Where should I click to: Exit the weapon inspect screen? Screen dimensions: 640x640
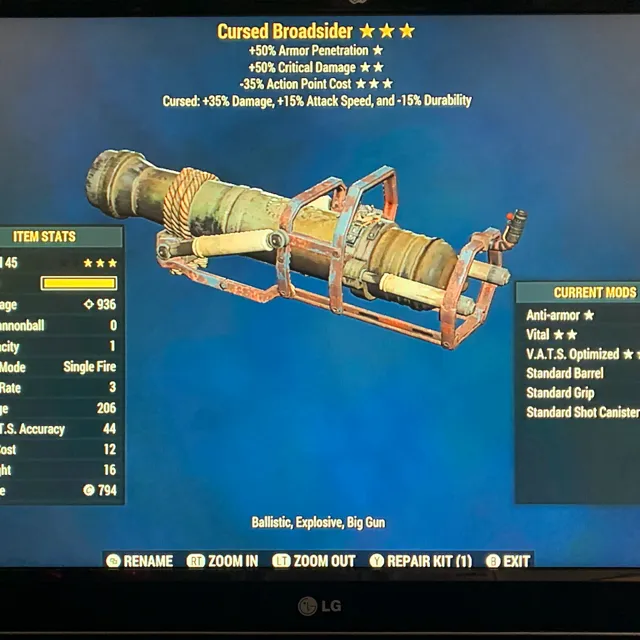pos(508,561)
